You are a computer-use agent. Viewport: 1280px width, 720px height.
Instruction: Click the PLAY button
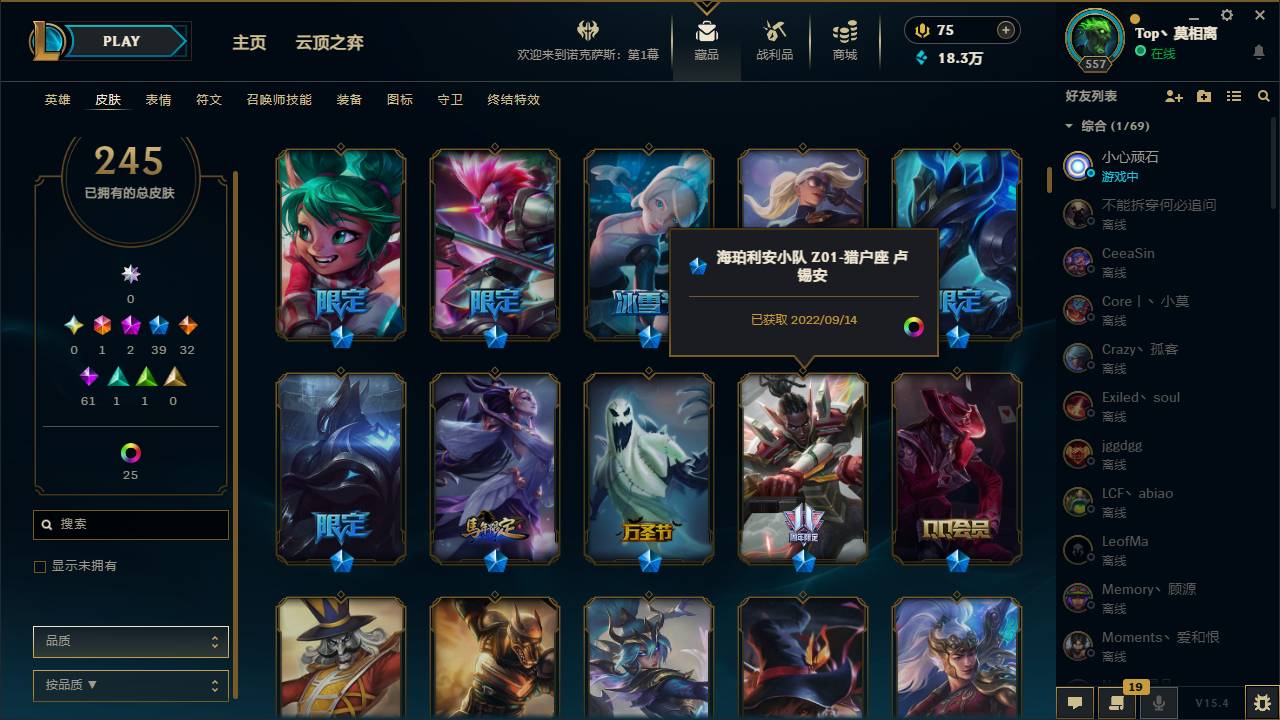click(x=121, y=41)
